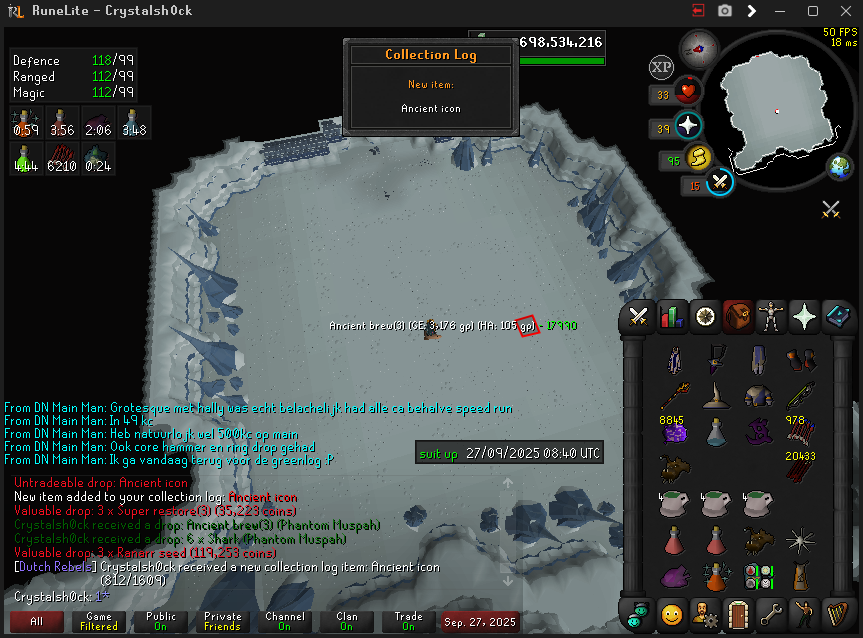Select the wizard hat in inventory
The height and width of the screenshot is (638, 863).
[x=715, y=395]
